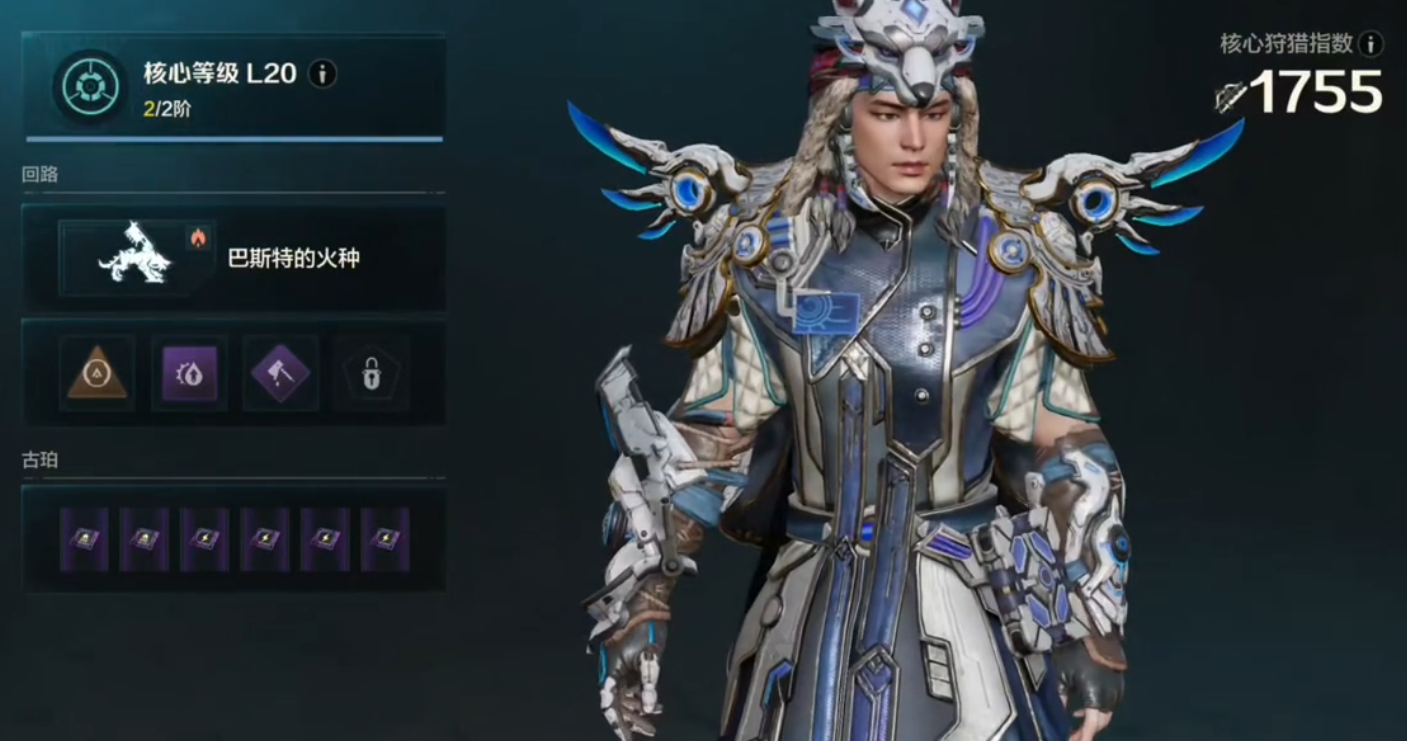This screenshot has width=1407, height=741.
Task: Open the 巴斯特的火种 circuit entry
Action: [234, 258]
